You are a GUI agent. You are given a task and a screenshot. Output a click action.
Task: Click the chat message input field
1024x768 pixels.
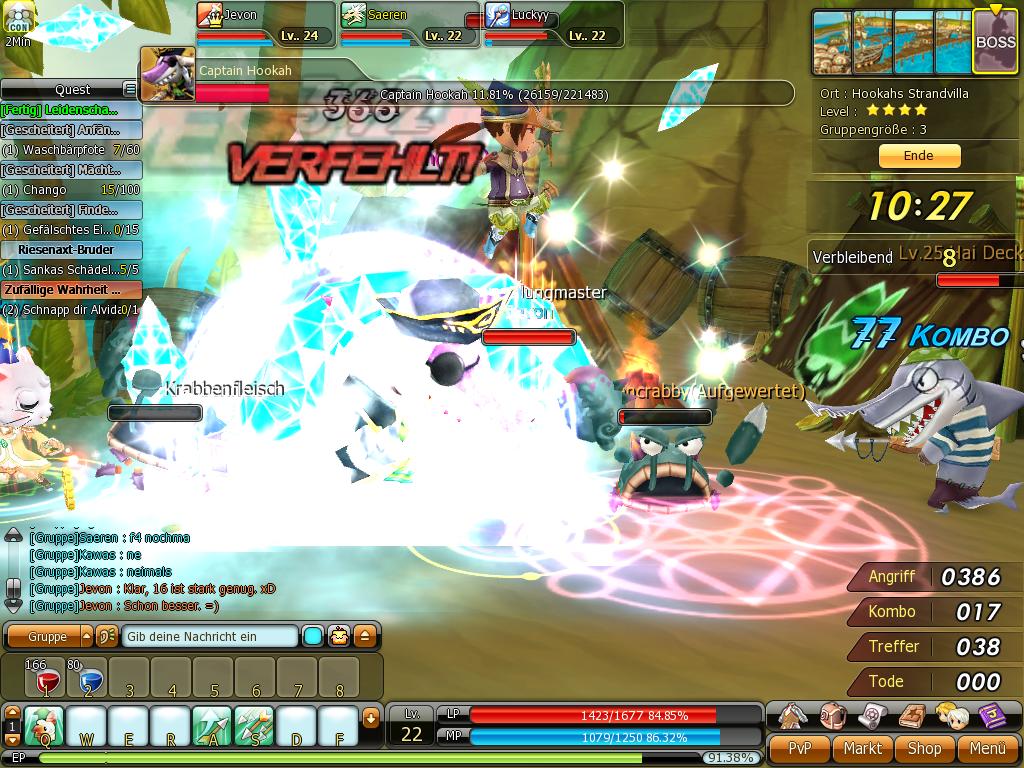click(210, 637)
